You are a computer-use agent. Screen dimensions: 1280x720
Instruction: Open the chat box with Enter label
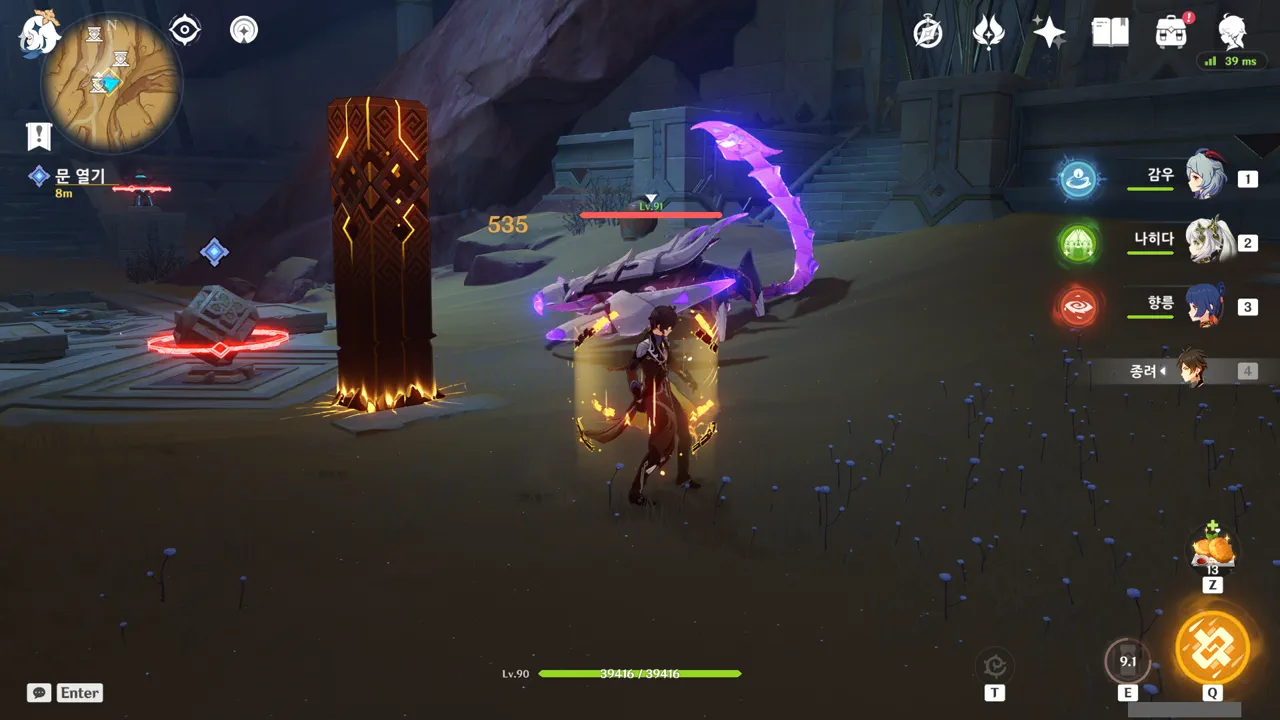(x=66, y=693)
